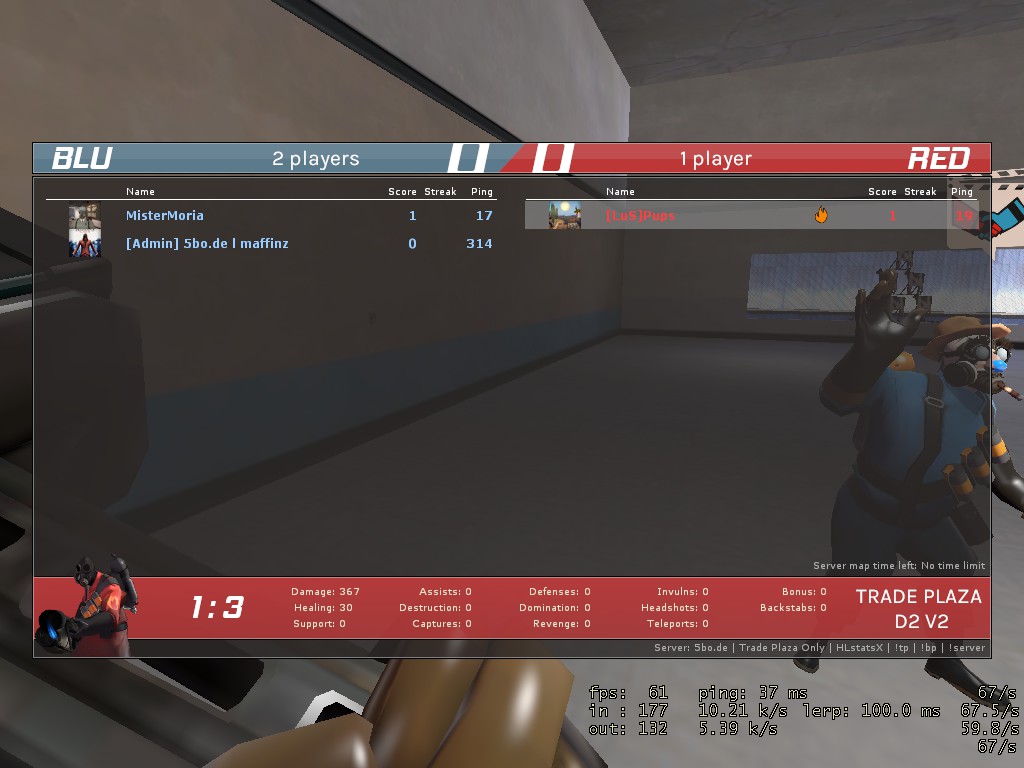Click the desert avatar of [LuS]Pups
Screen dimensions: 1024x768
564,215
